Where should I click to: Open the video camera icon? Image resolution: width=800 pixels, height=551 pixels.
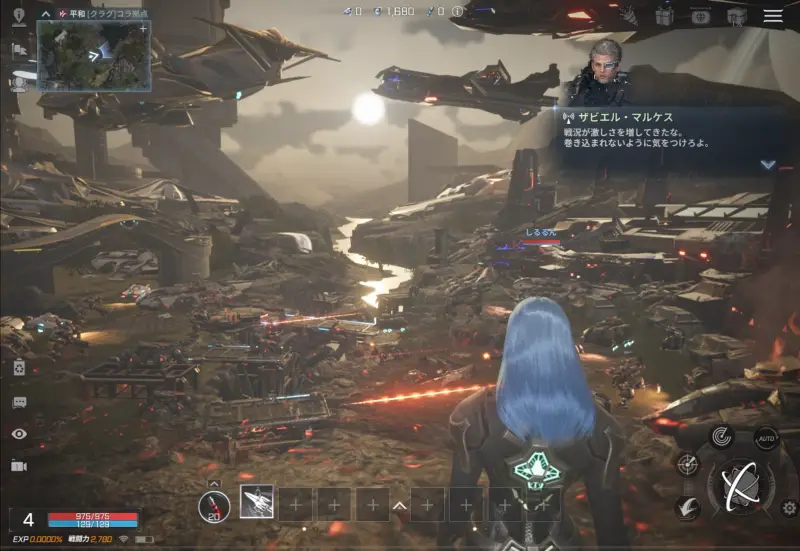(x=18, y=466)
